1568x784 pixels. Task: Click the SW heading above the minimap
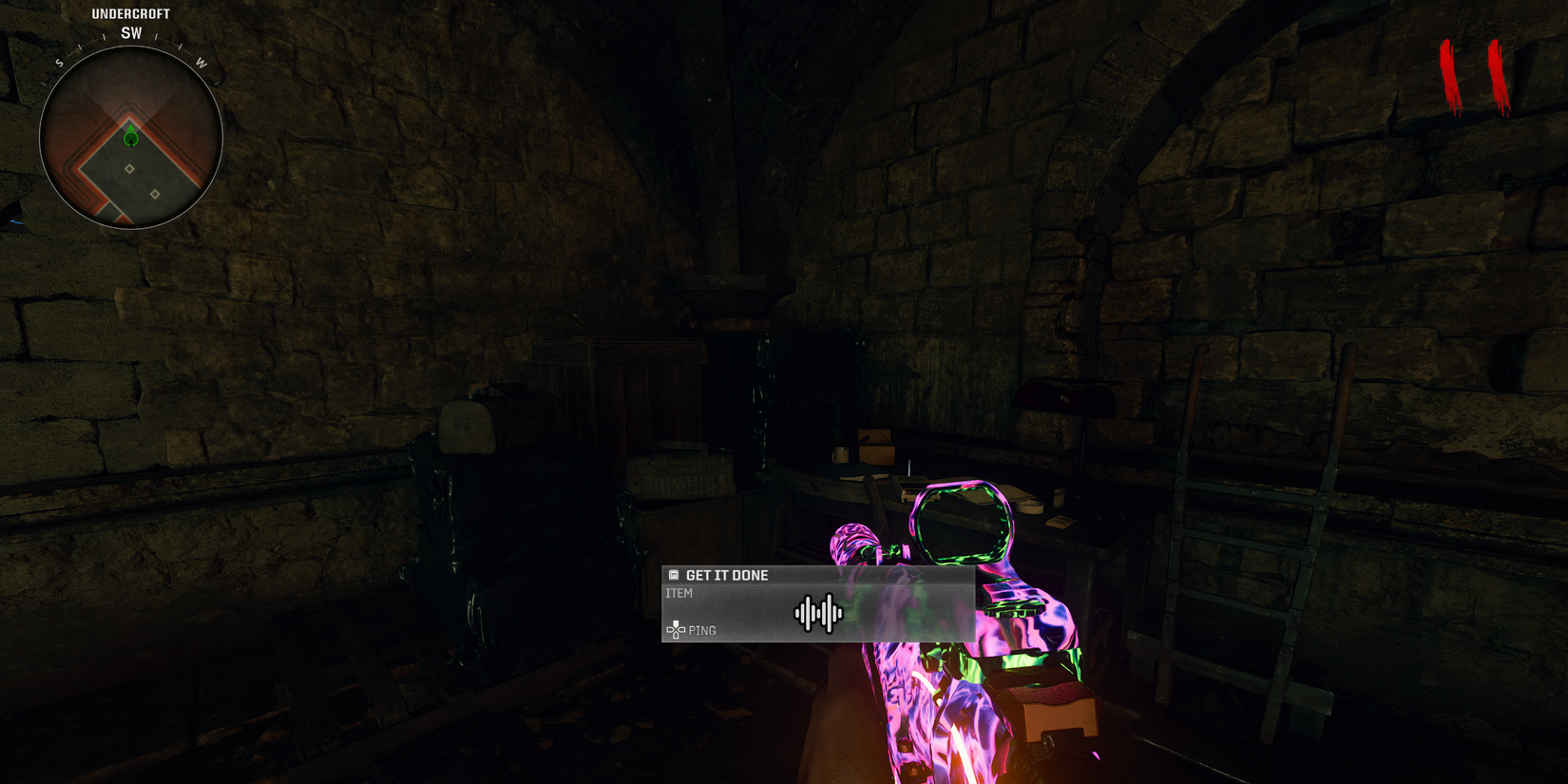[130, 31]
